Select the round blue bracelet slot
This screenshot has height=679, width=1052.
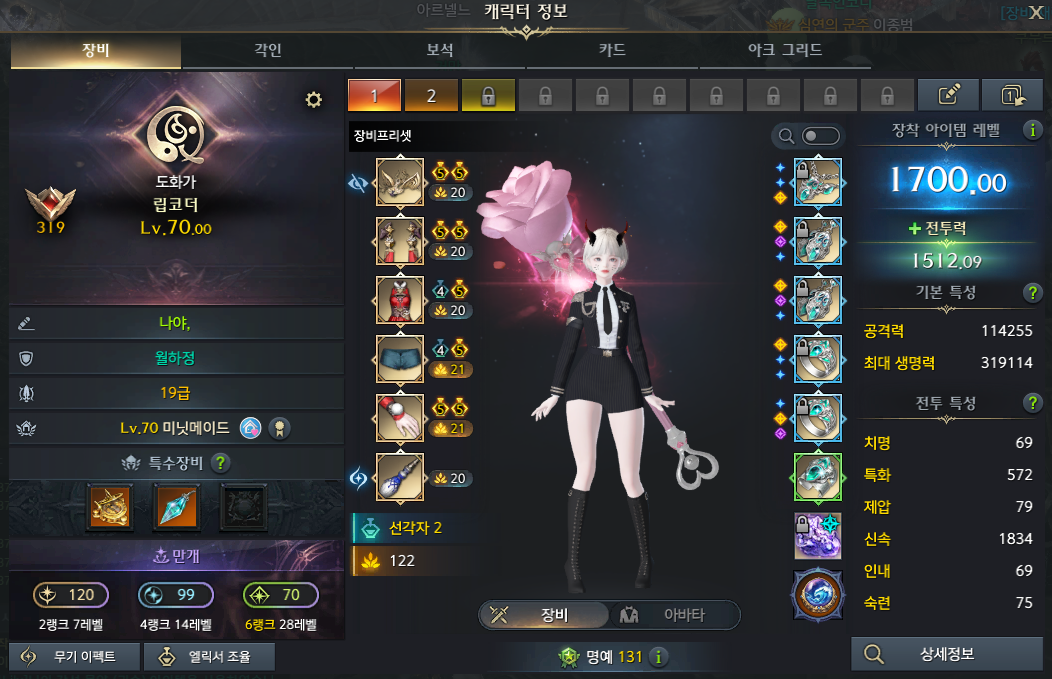pyautogui.click(x=817, y=595)
